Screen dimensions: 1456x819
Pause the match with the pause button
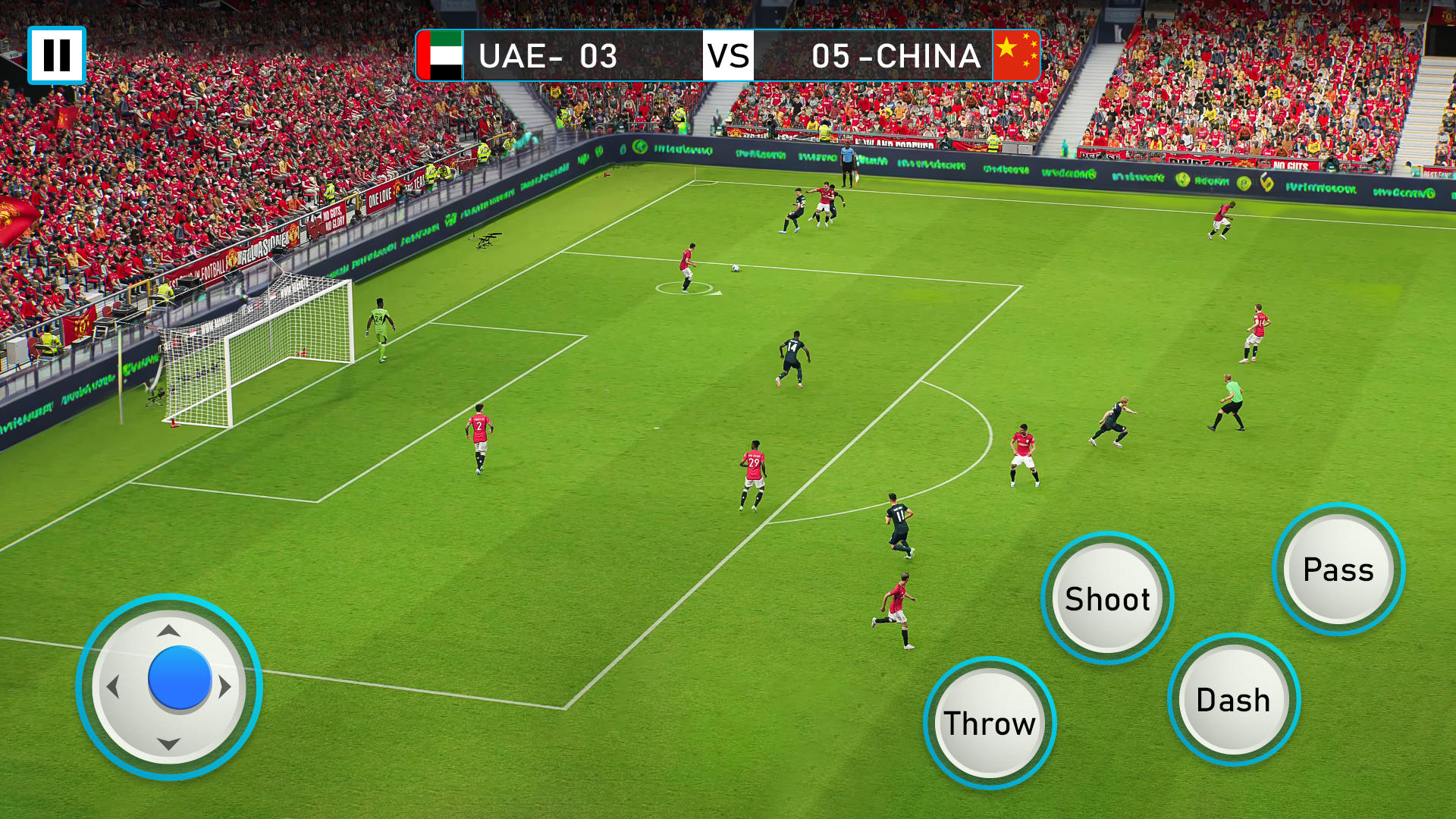coord(57,55)
